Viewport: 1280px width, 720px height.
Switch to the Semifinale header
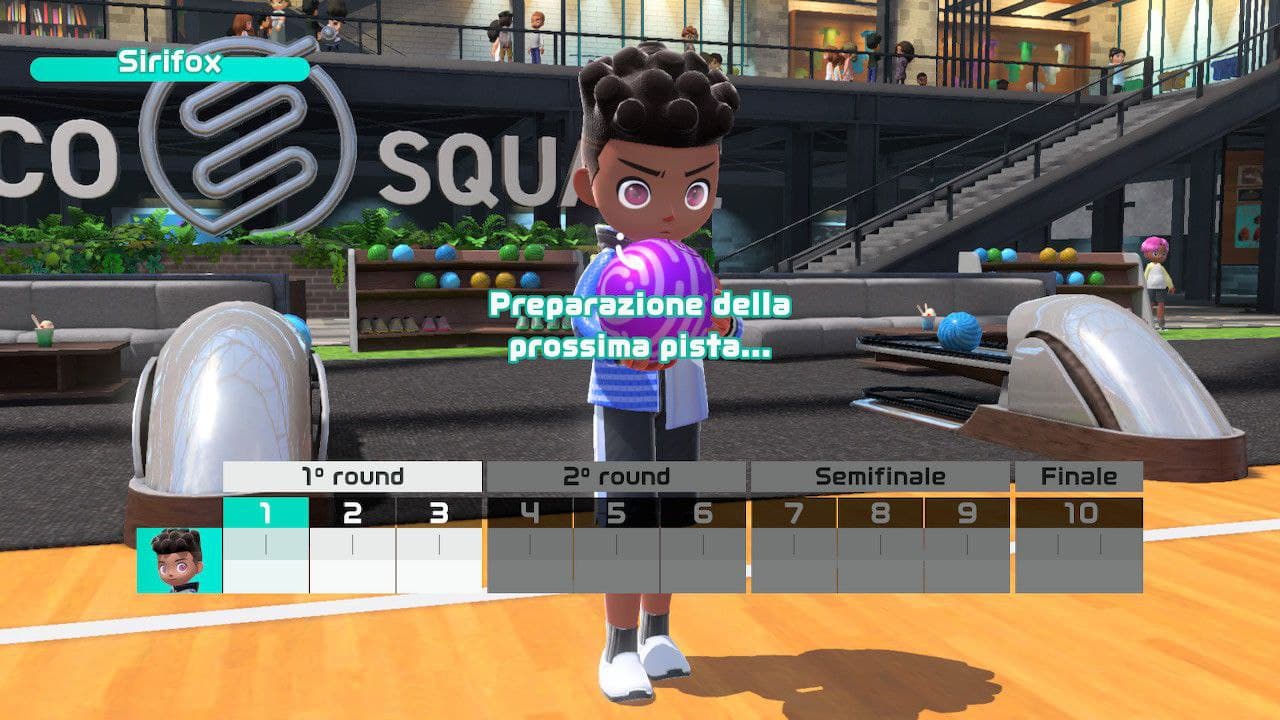pyautogui.click(x=880, y=477)
